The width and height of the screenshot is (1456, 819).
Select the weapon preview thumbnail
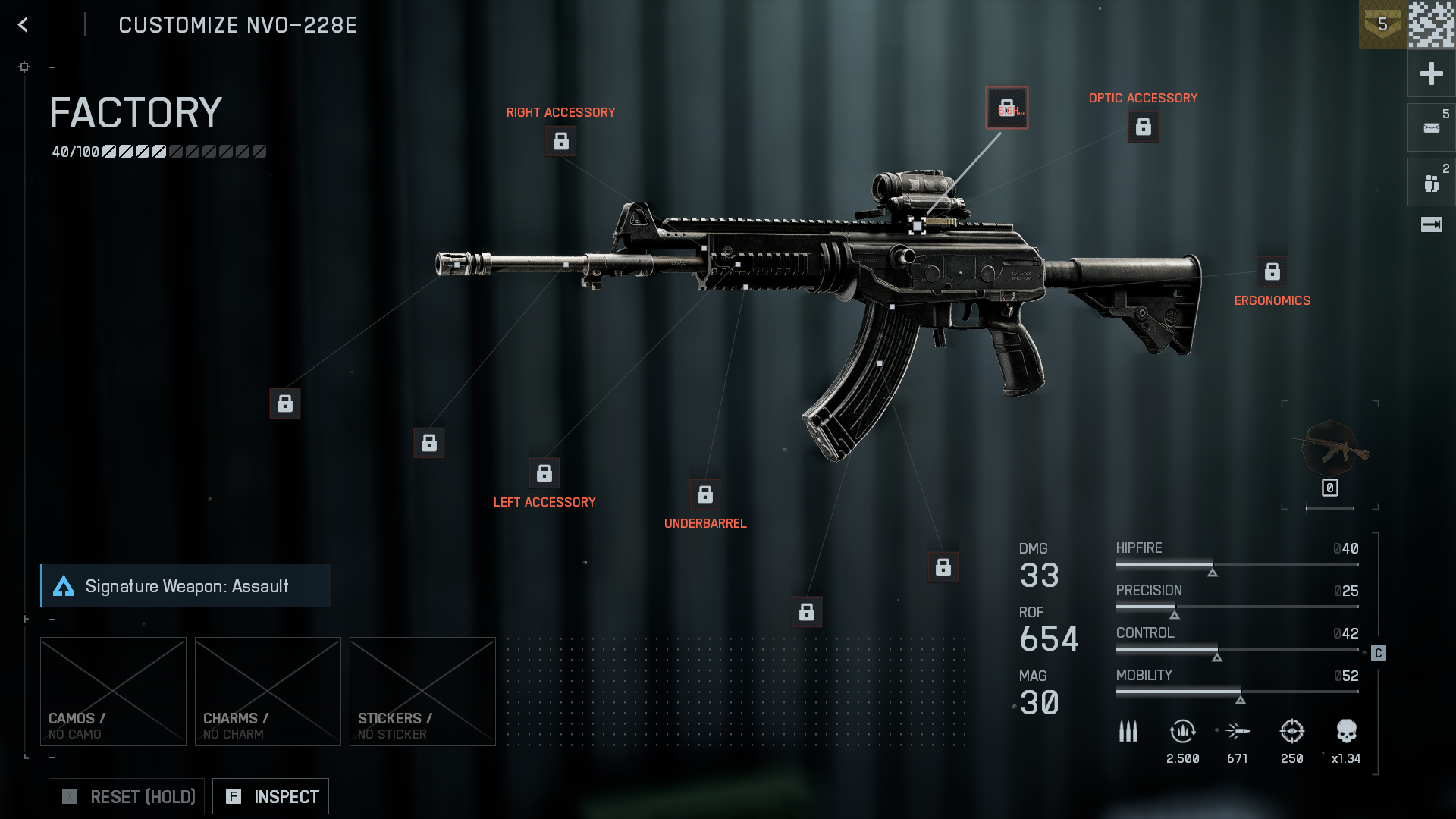pos(1330,452)
